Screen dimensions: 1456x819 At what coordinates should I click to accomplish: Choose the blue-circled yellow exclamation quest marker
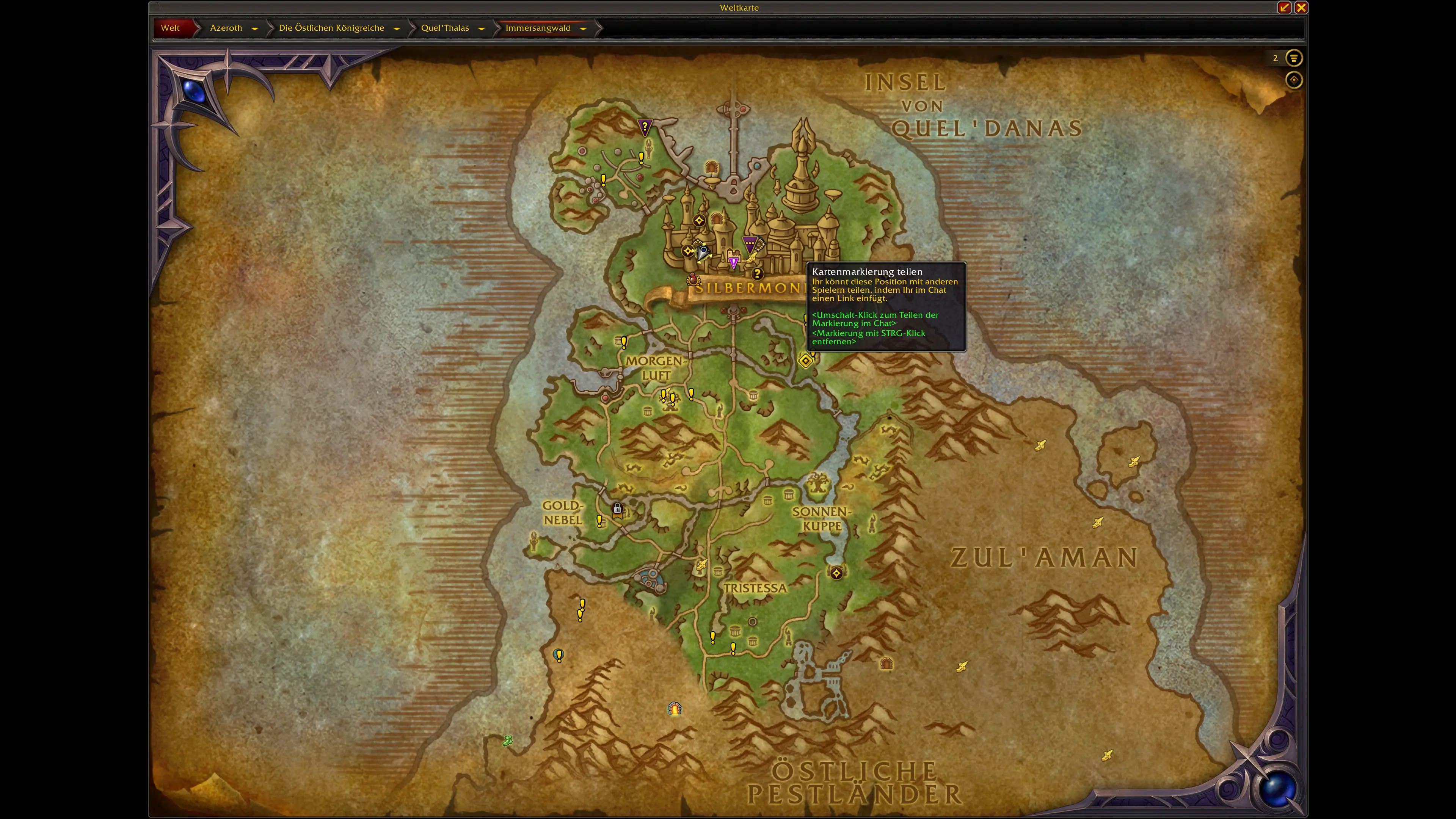point(559,655)
